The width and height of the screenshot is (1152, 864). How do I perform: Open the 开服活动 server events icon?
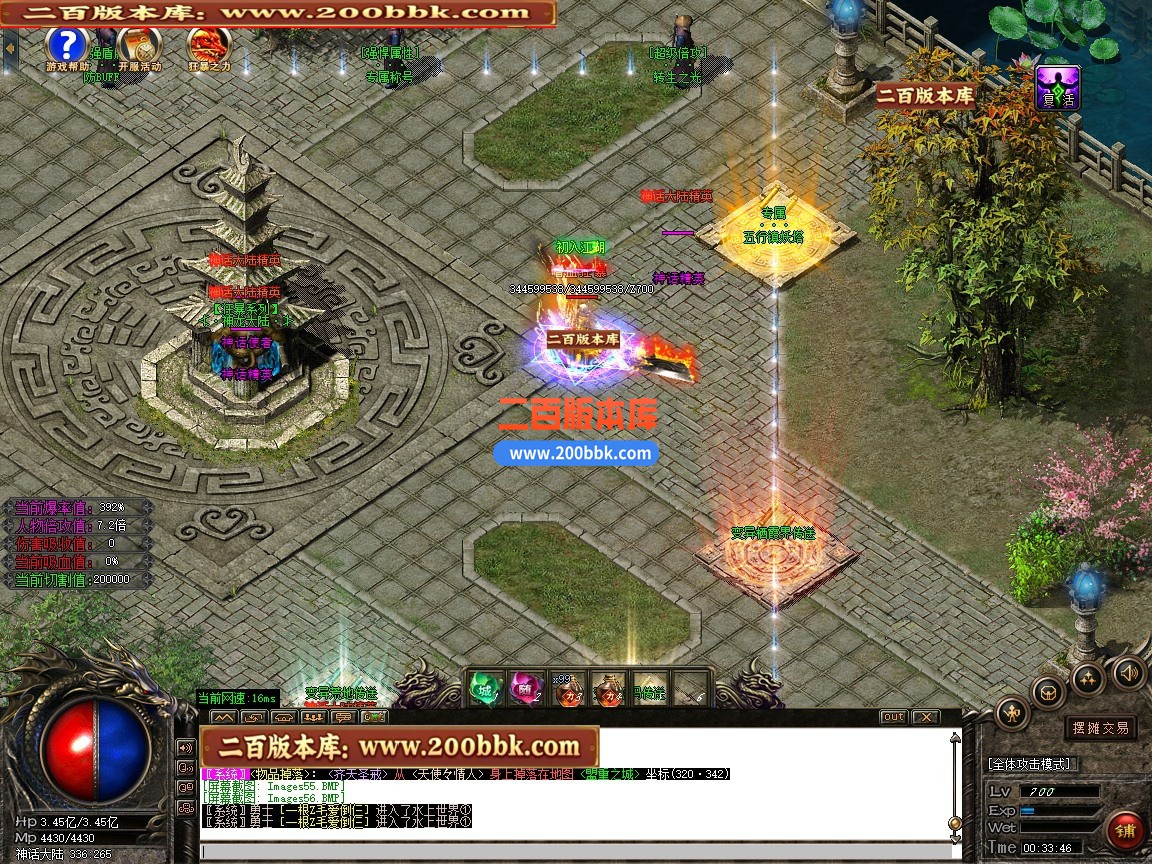pos(137,45)
